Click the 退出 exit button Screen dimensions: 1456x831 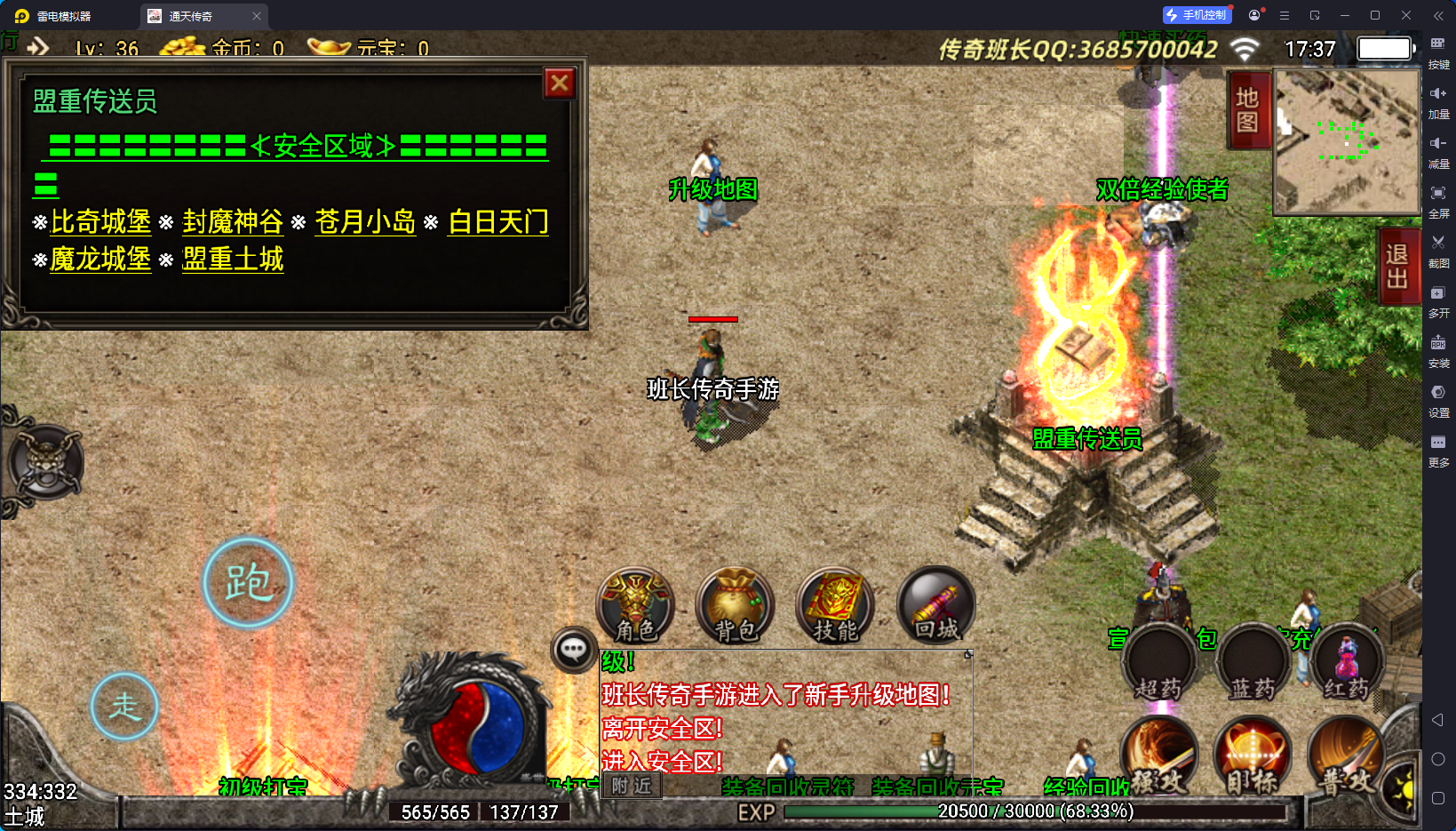[1397, 267]
